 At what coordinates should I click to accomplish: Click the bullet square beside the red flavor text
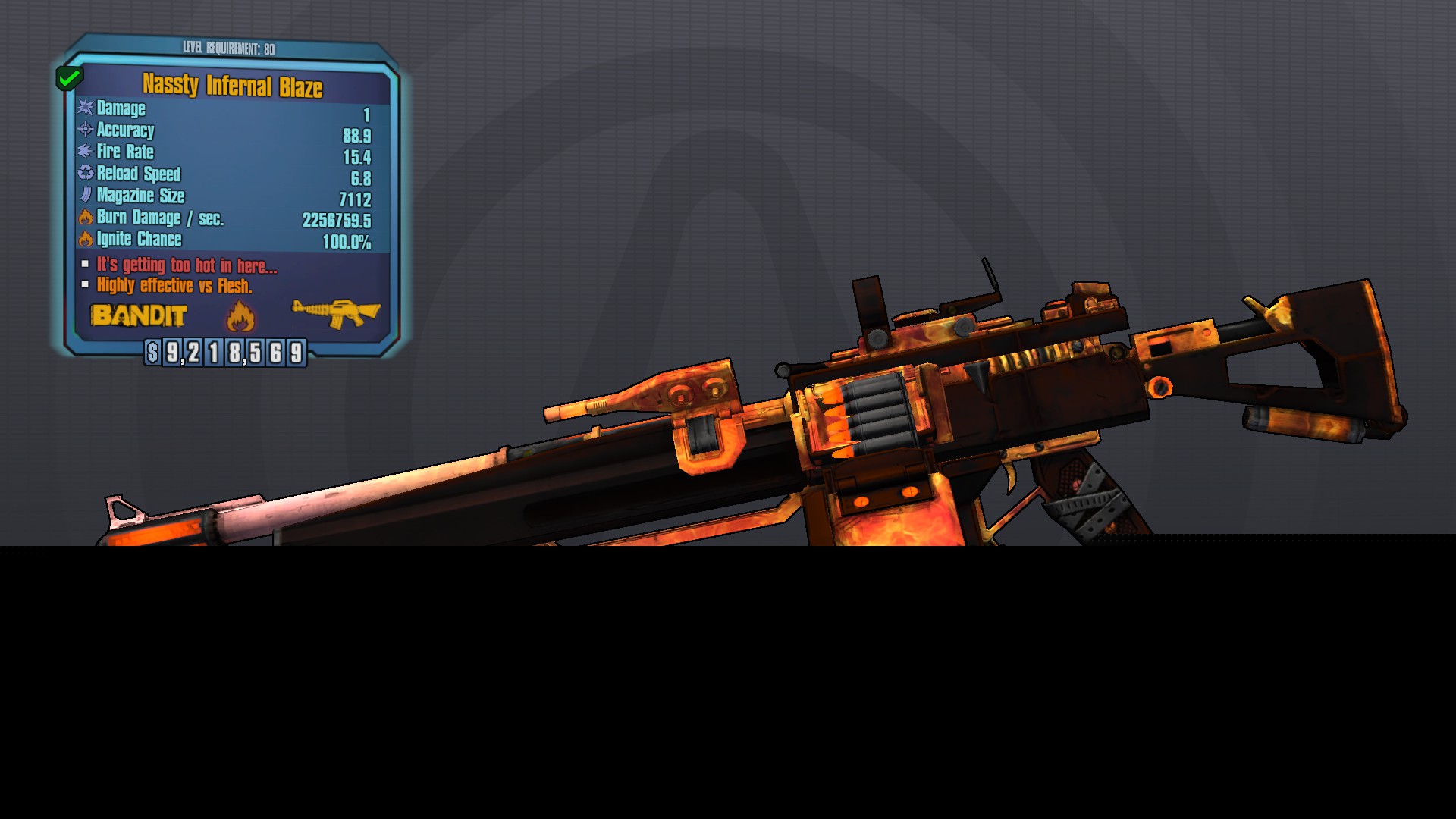[x=83, y=265]
